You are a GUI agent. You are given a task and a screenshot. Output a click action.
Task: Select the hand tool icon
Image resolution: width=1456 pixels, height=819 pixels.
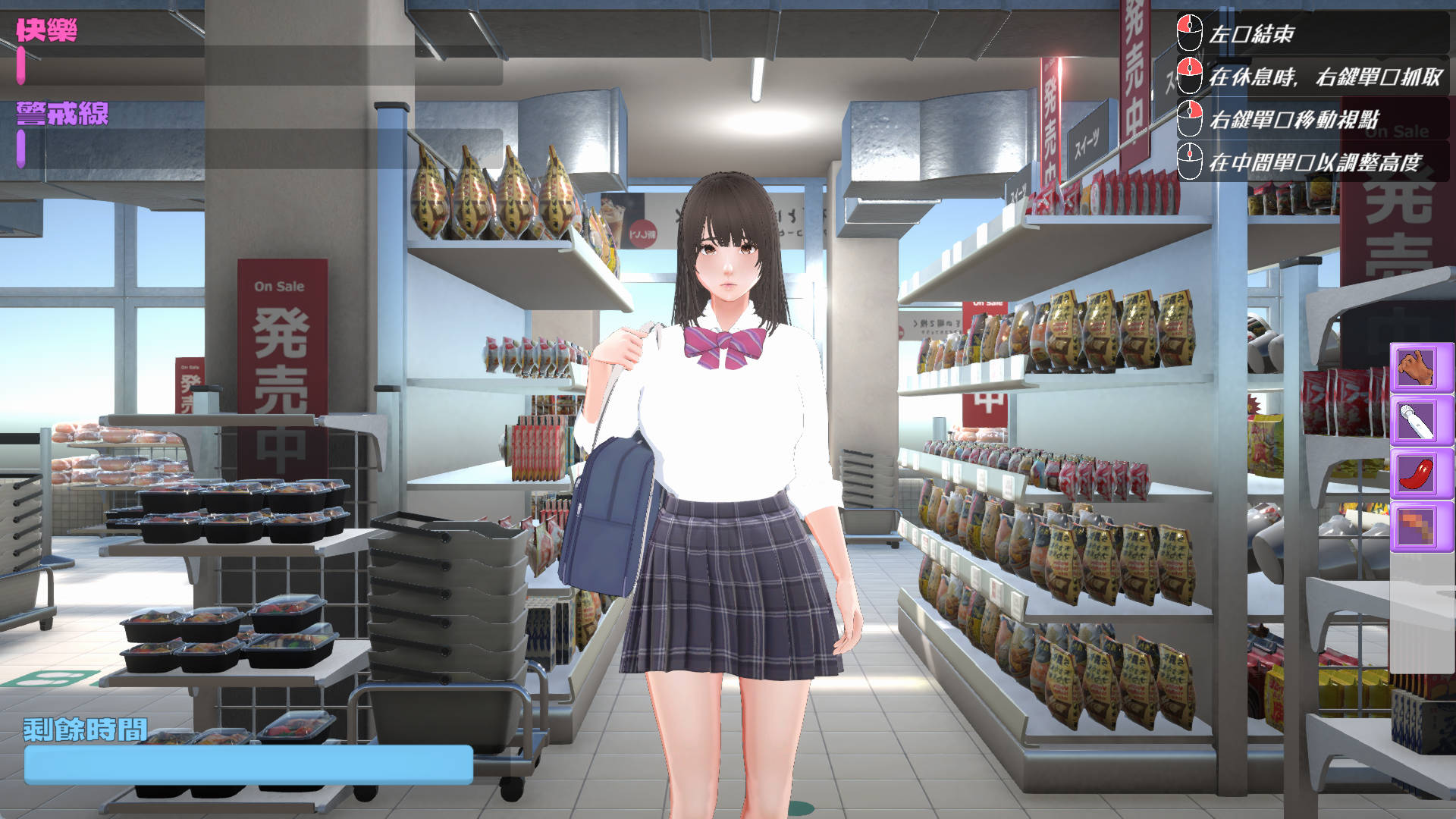(1417, 368)
